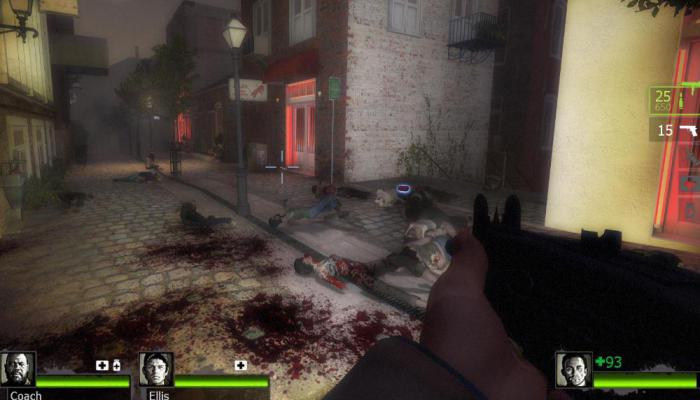The image size is (700, 400).
Task: Click Coach's teammate portrait
Action: (17, 368)
